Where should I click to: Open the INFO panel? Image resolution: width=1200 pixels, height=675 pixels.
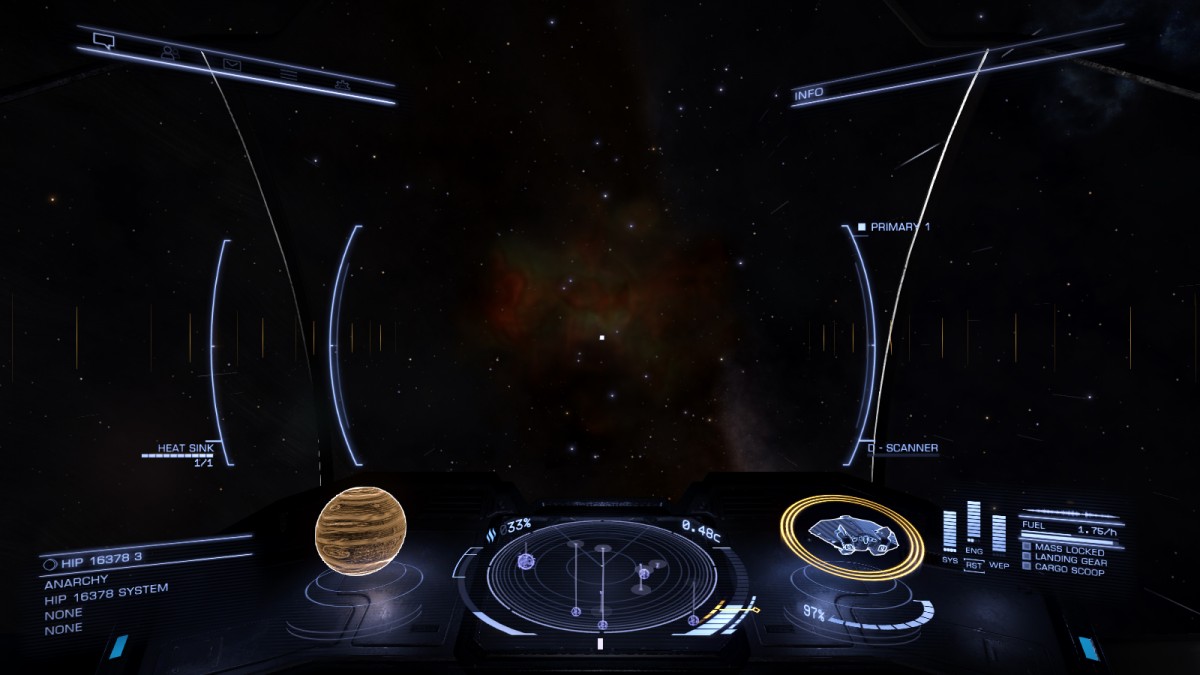click(809, 95)
